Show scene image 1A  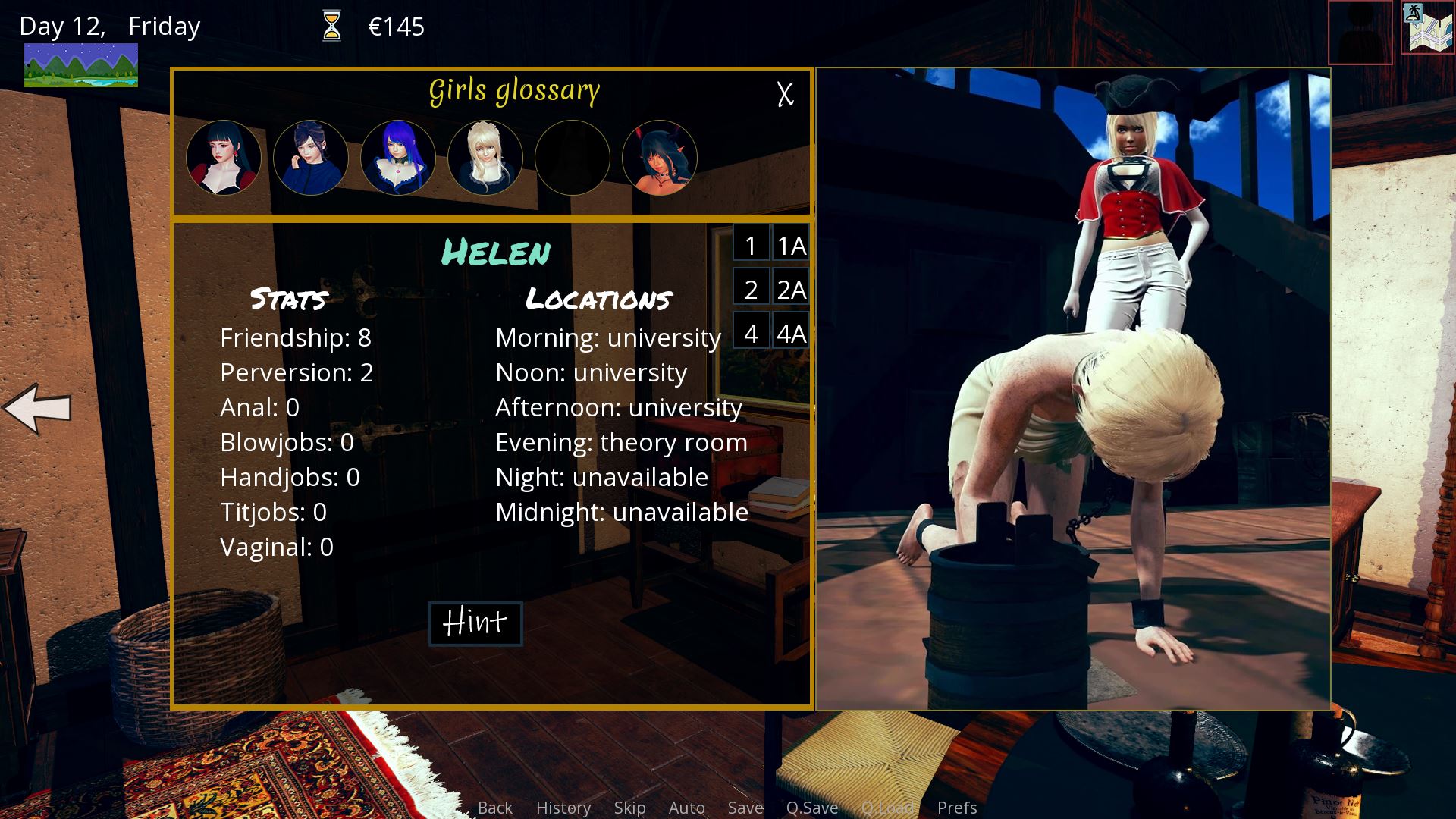coord(791,245)
